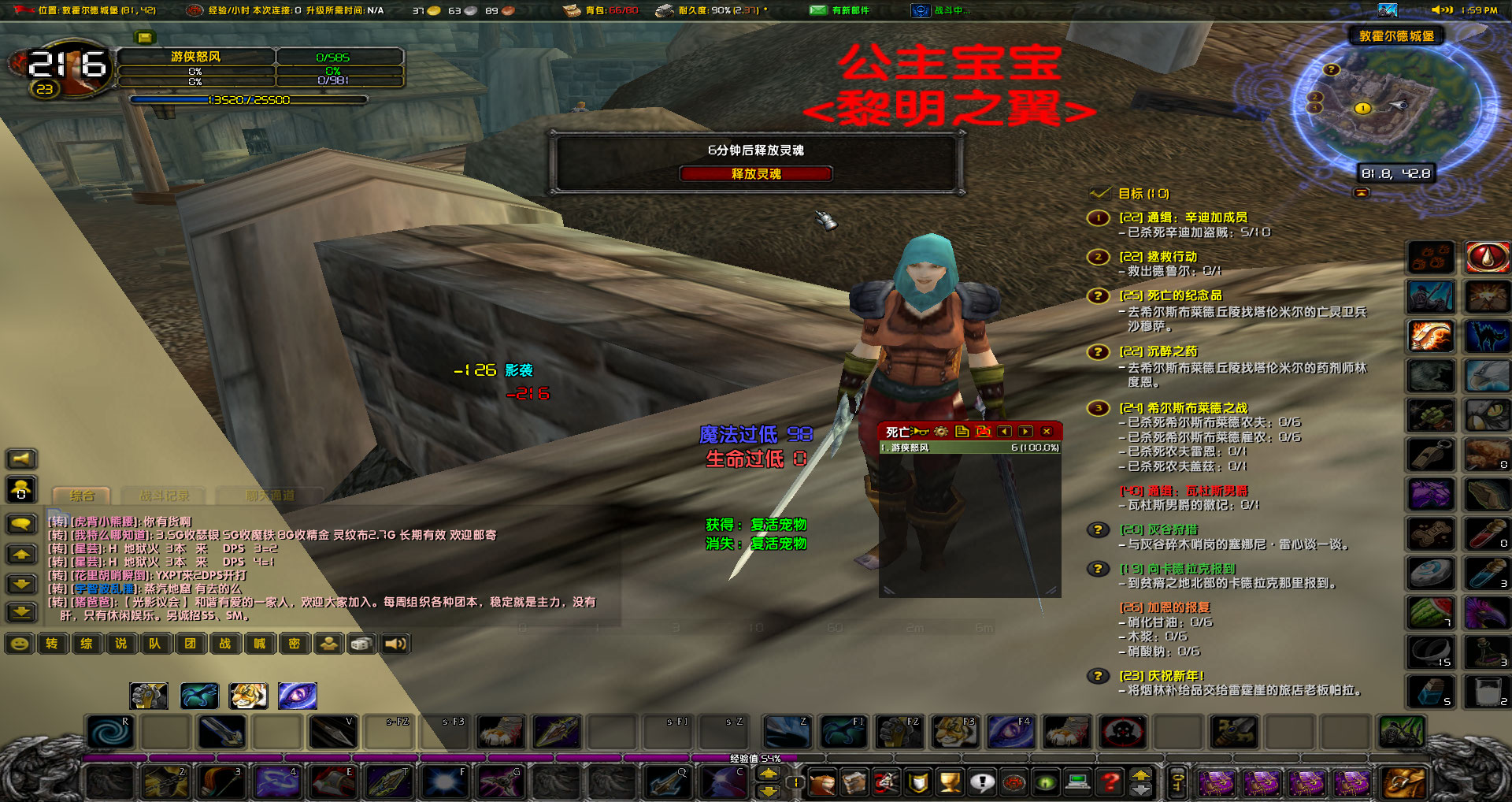Toggle the crossed-out record icon on death window
Screen dimensions: 1512x802
point(984,432)
